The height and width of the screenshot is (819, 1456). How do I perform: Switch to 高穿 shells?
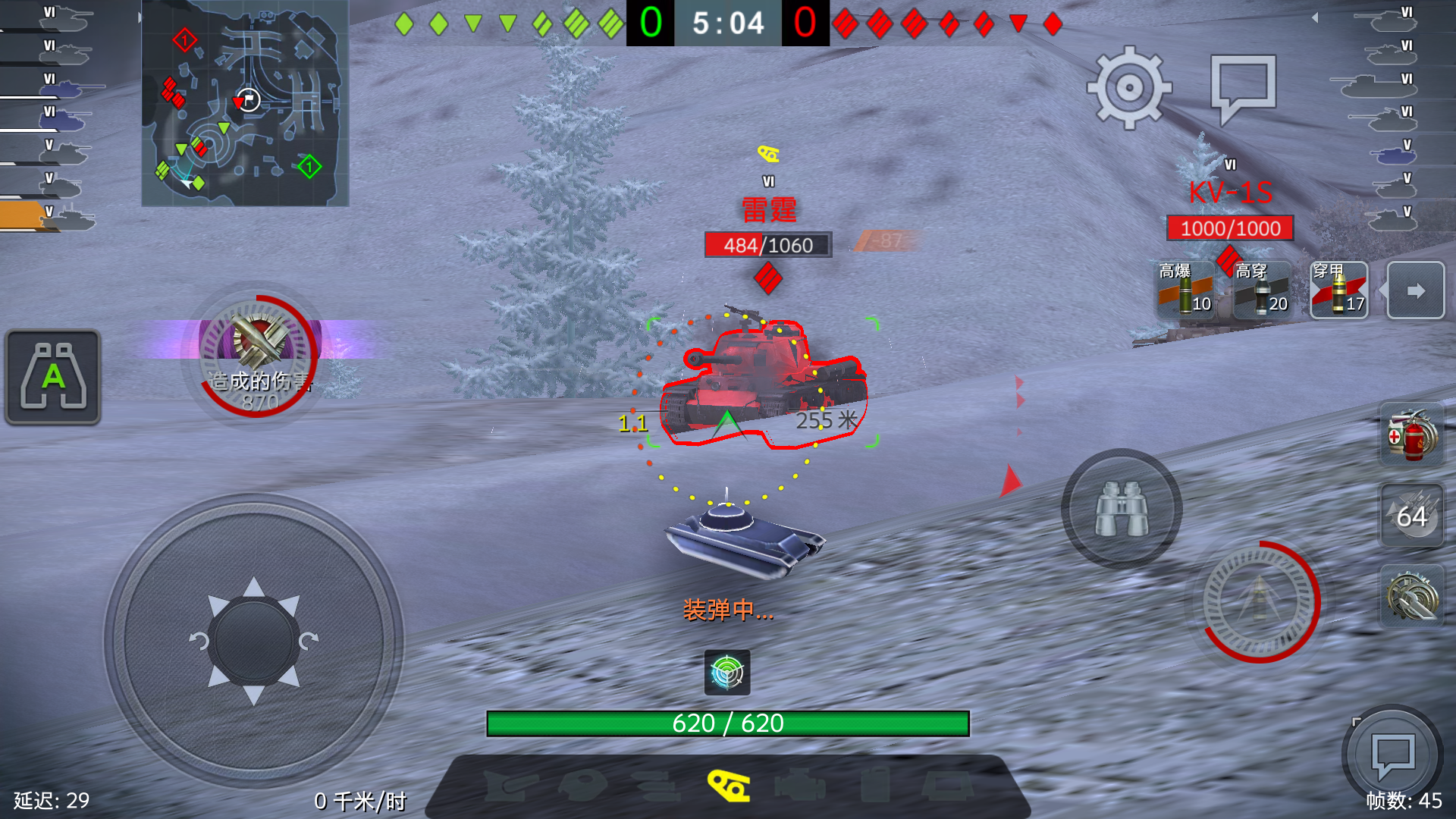pyautogui.click(x=1262, y=290)
